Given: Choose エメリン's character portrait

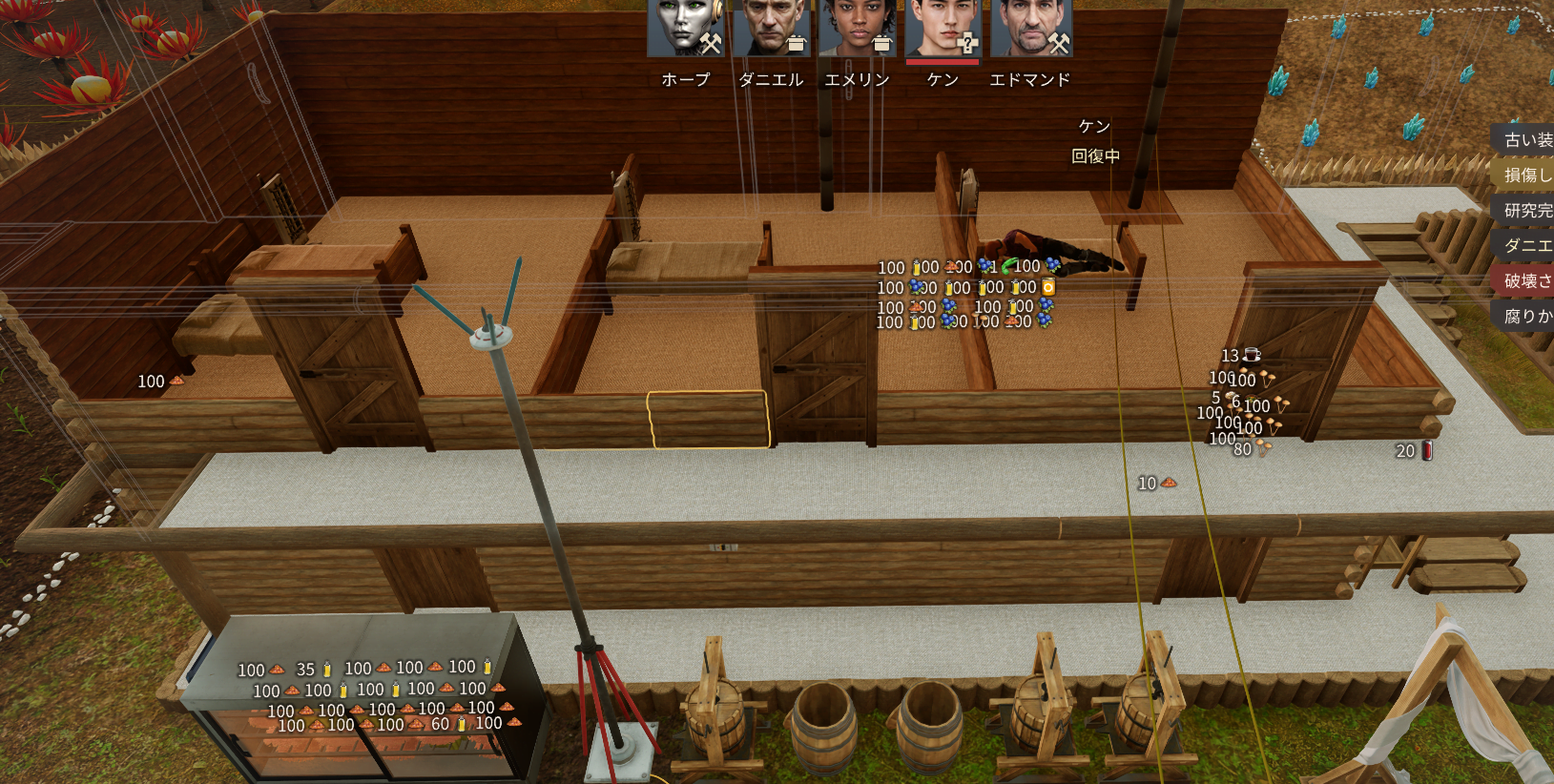Looking at the screenshot, I should [x=857, y=29].
